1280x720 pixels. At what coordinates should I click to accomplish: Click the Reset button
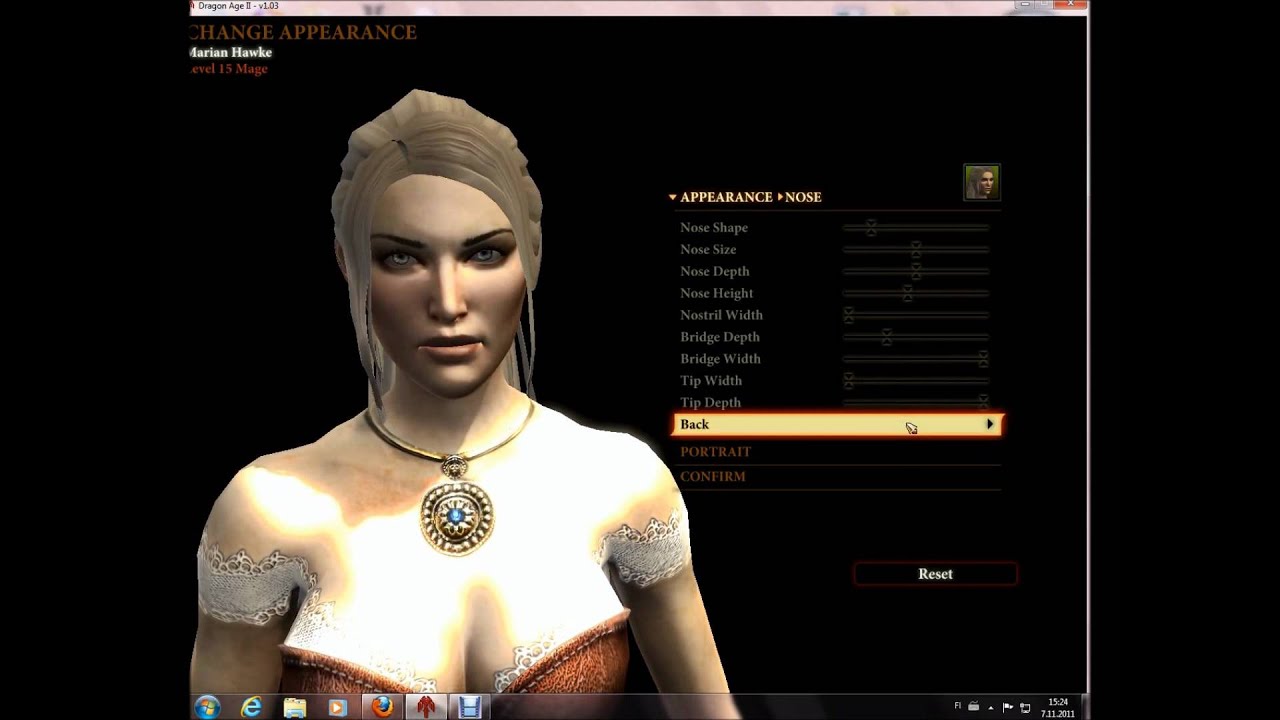click(x=935, y=574)
